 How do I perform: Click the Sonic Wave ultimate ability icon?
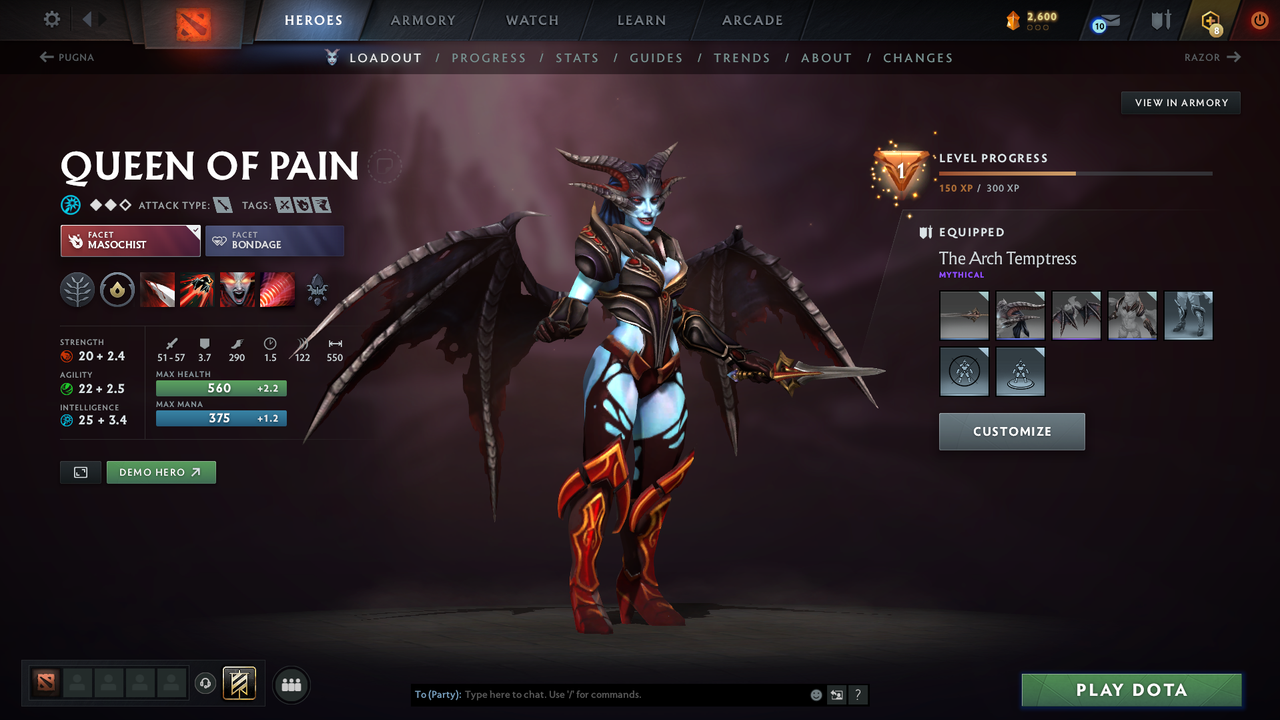278,290
